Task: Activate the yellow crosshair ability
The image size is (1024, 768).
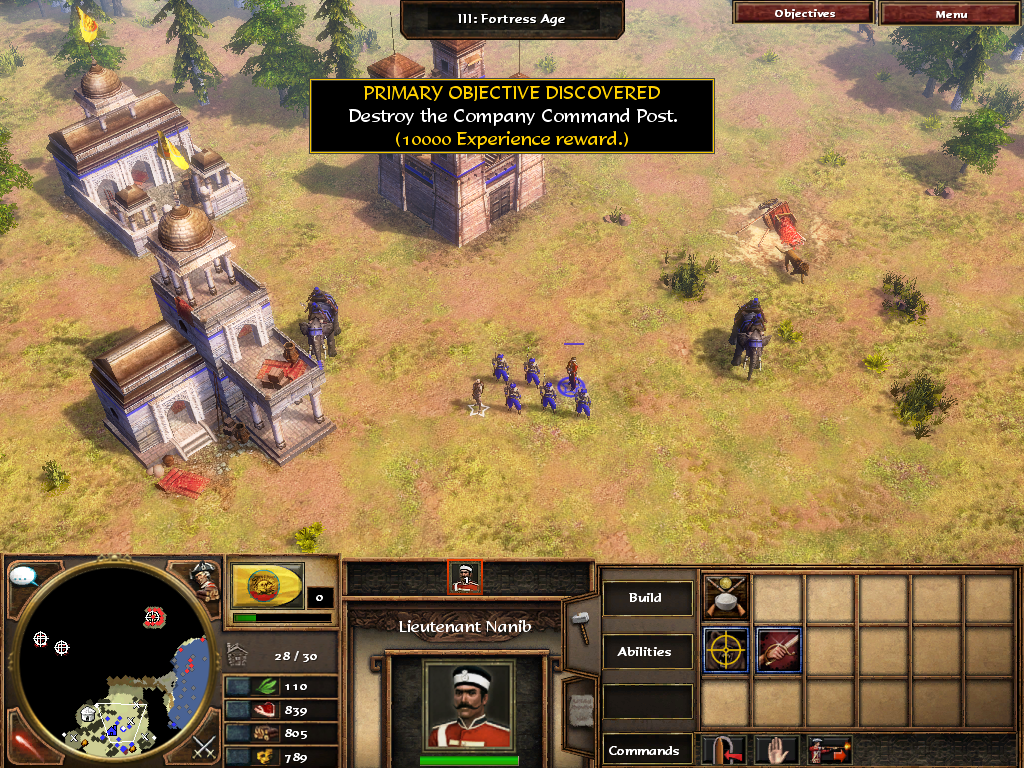Action: click(x=726, y=650)
